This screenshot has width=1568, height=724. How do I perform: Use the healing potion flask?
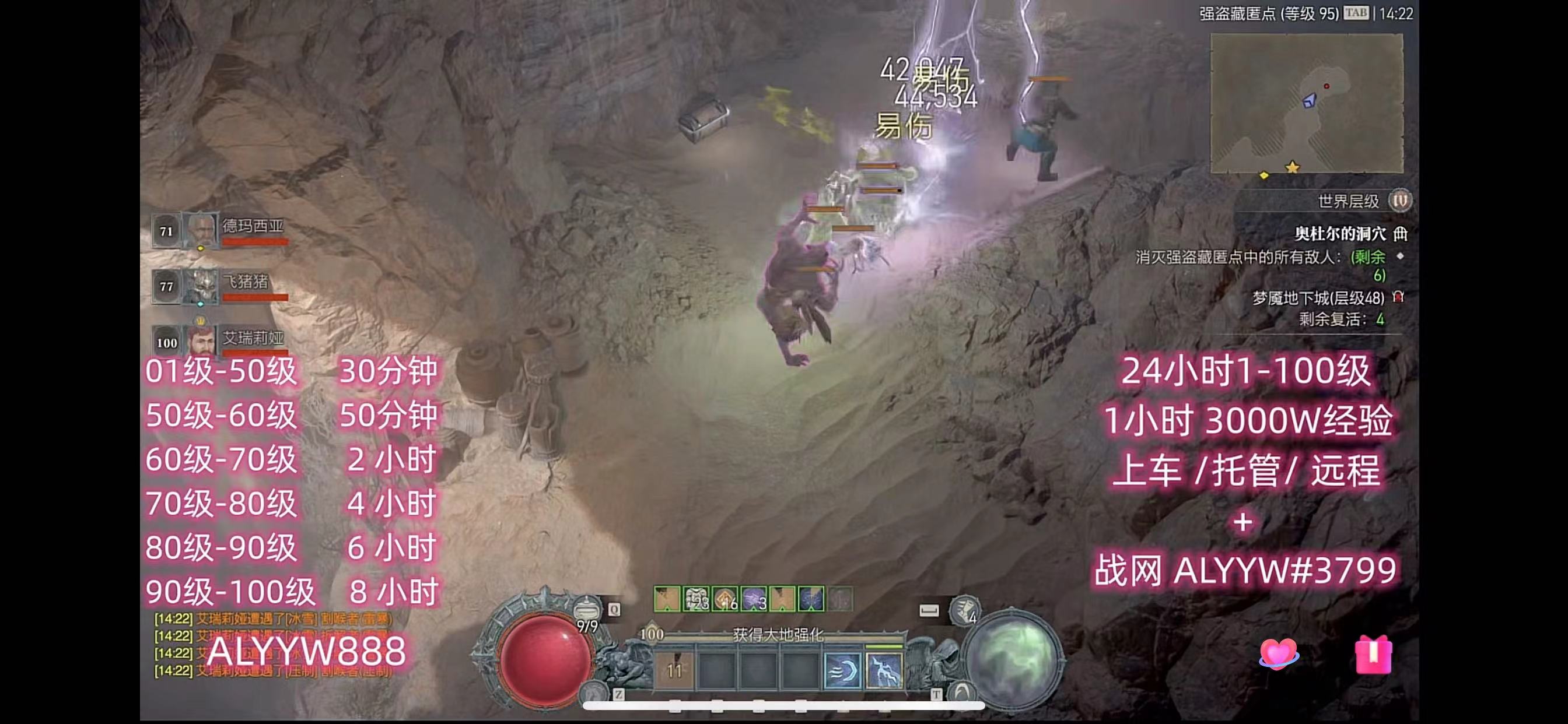coord(586,609)
